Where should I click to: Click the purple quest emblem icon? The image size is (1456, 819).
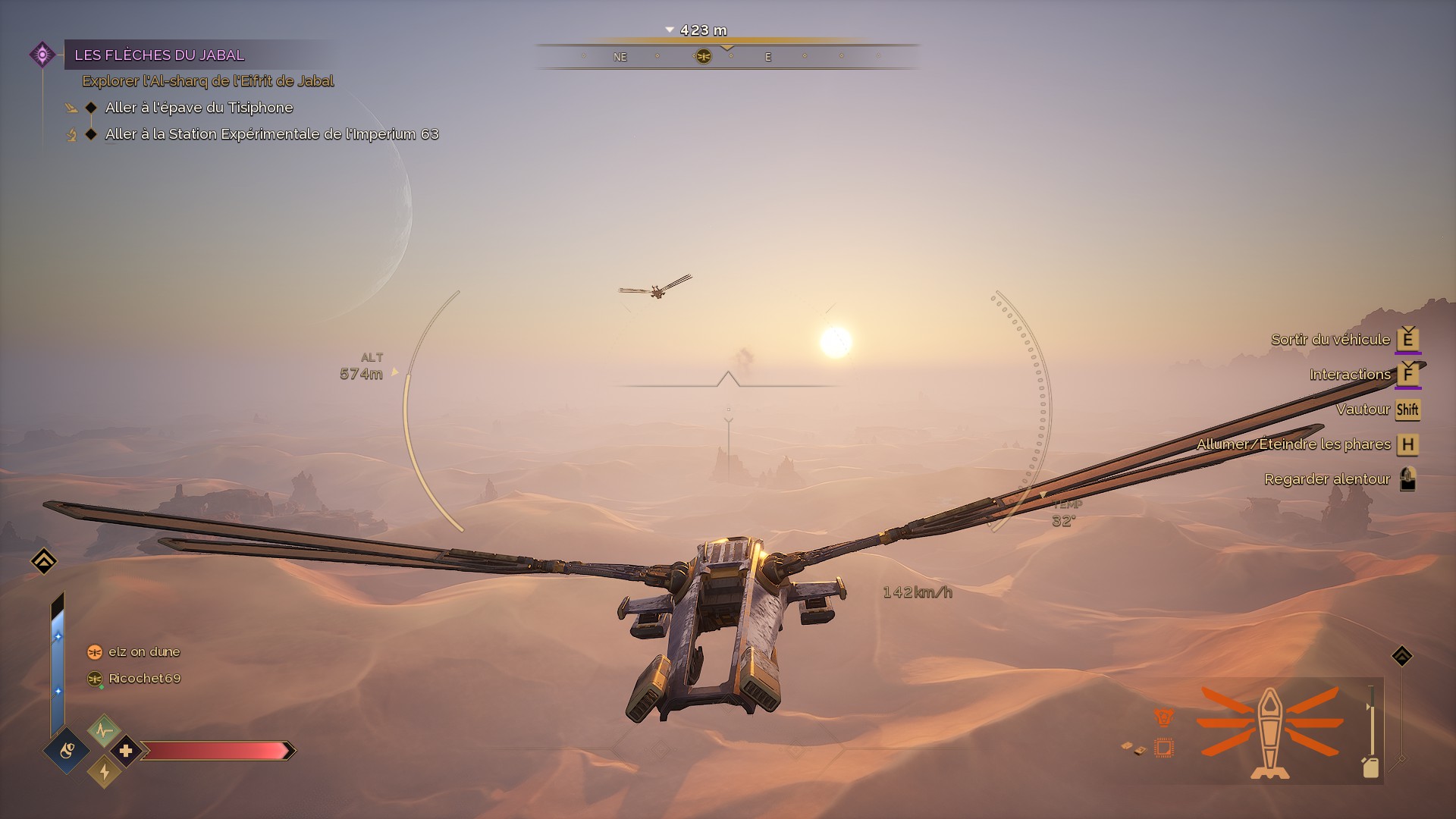[x=42, y=55]
